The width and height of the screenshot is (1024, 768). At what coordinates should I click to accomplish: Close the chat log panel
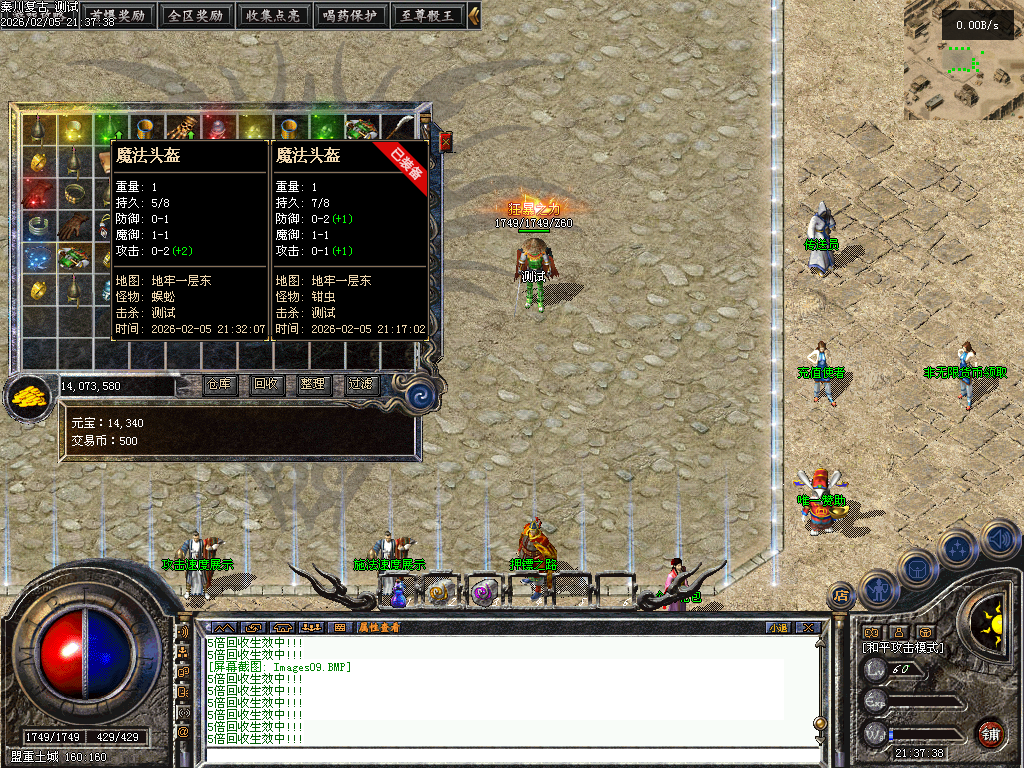(809, 628)
